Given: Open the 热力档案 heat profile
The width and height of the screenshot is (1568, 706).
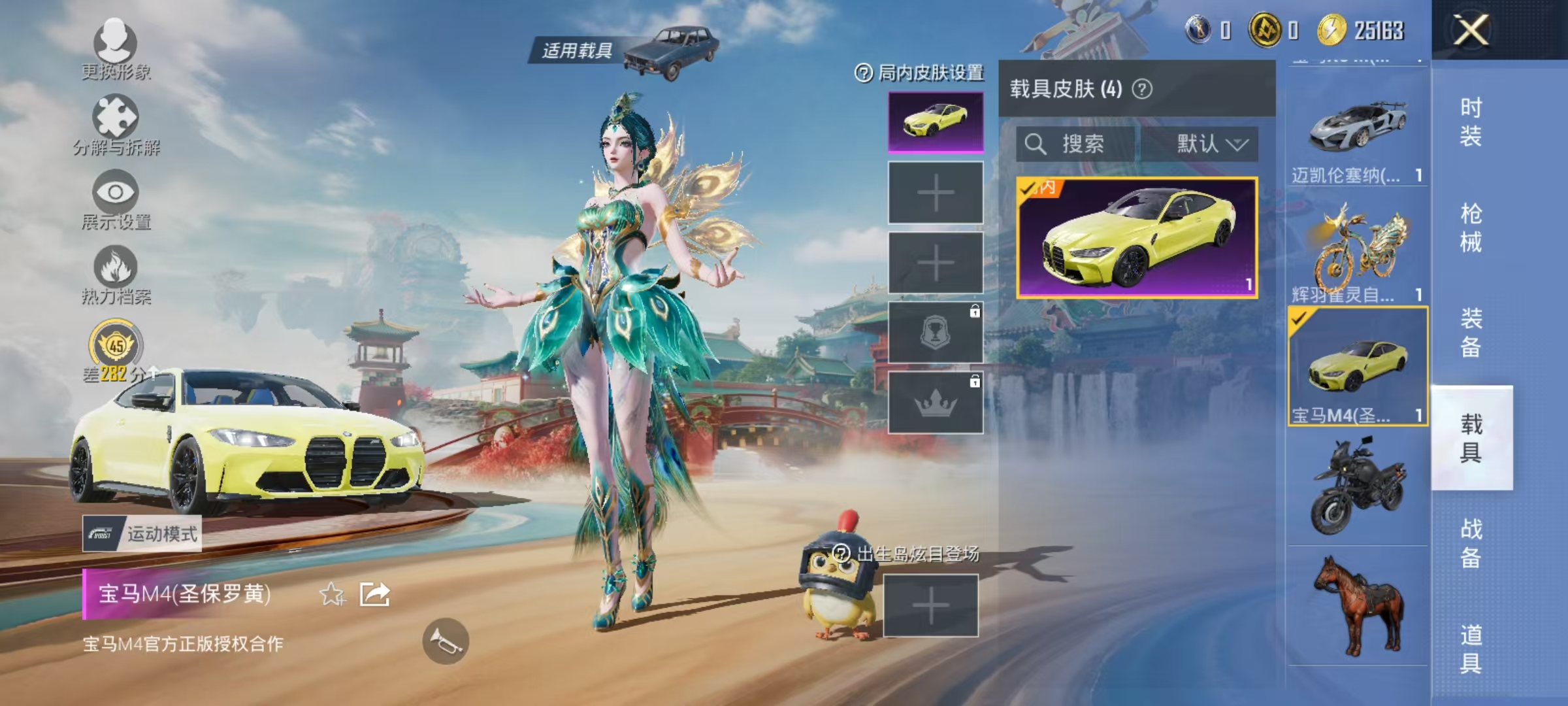Looking at the screenshot, I should click(x=116, y=271).
